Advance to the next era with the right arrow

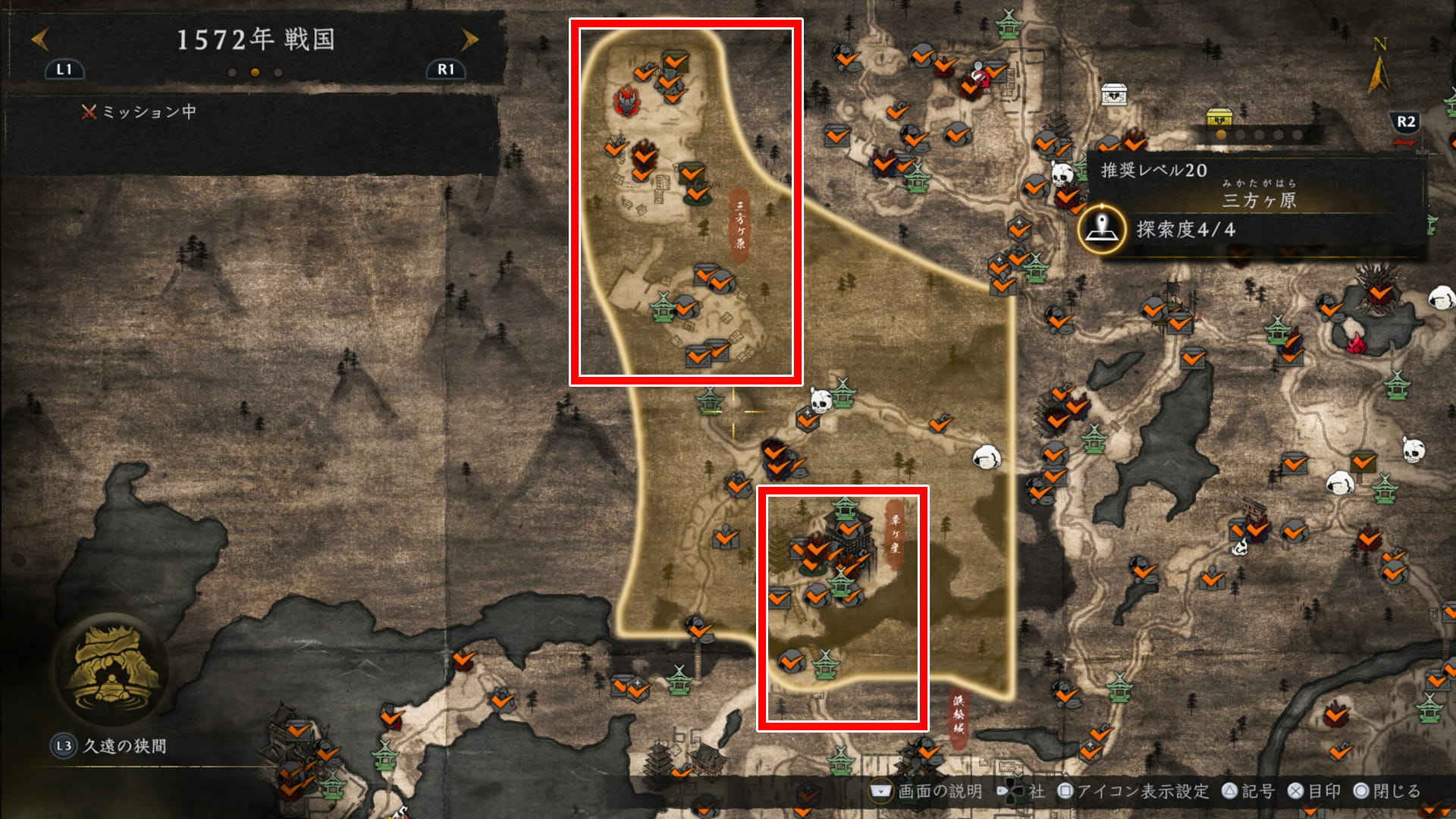pos(469,39)
